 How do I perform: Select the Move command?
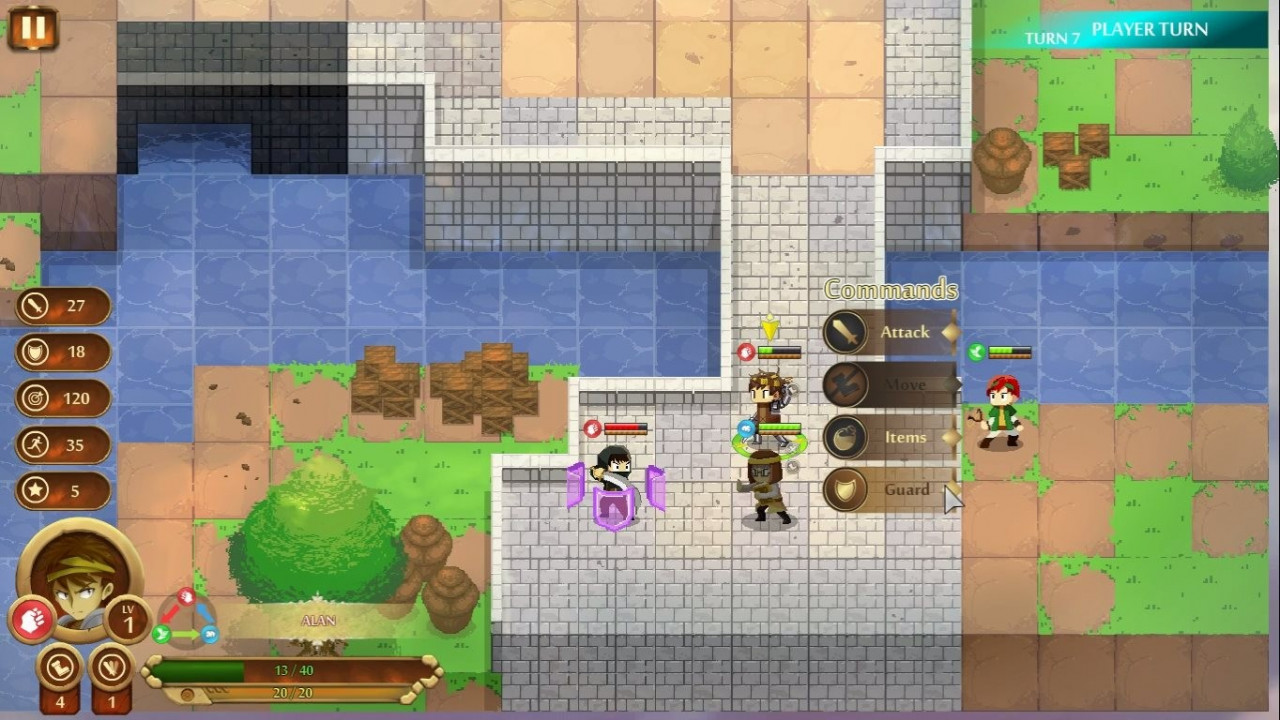click(x=890, y=385)
